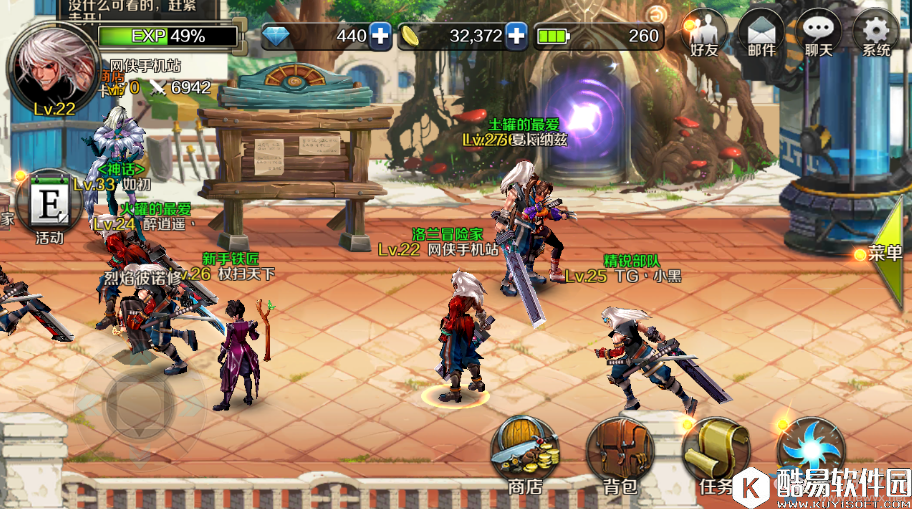This screenshot has height=509, width=912.
Task: Add gold with the plus button
Action: click(516, 36)
